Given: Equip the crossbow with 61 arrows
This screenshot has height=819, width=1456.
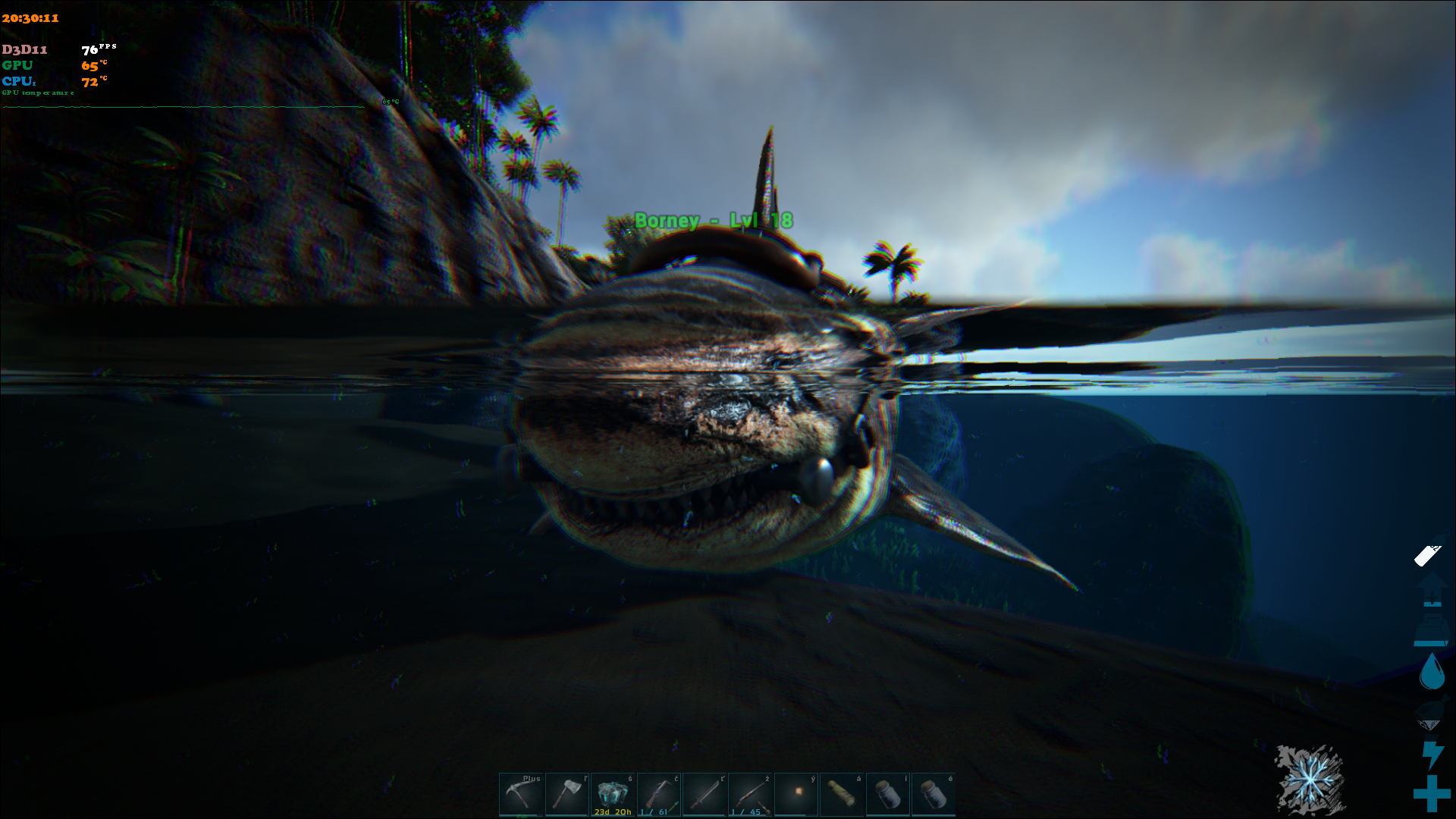Looking at the screenshot, I should coord(658,794).
